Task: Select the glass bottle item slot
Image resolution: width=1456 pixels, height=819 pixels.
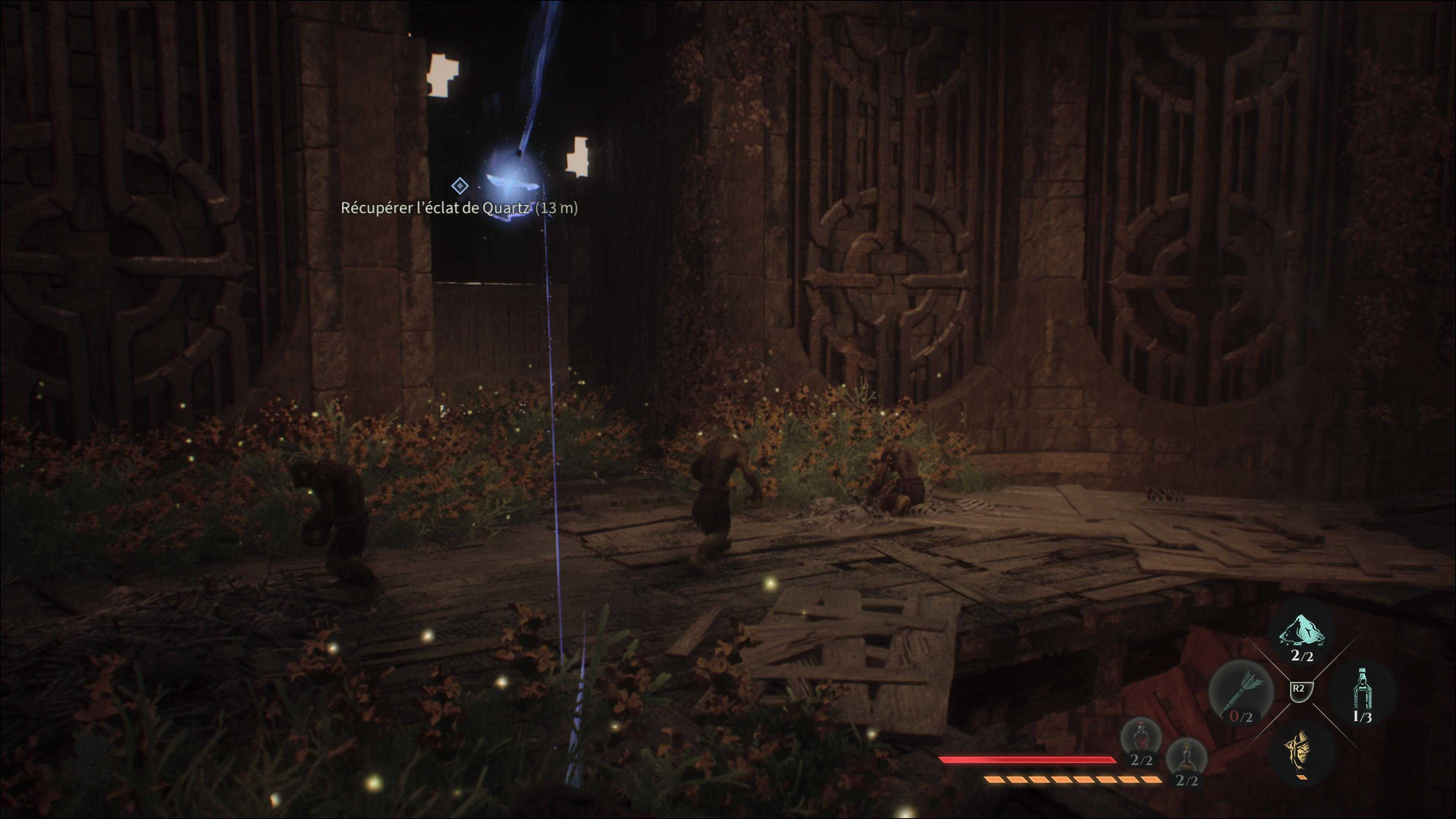Action: pos(1363,693)
